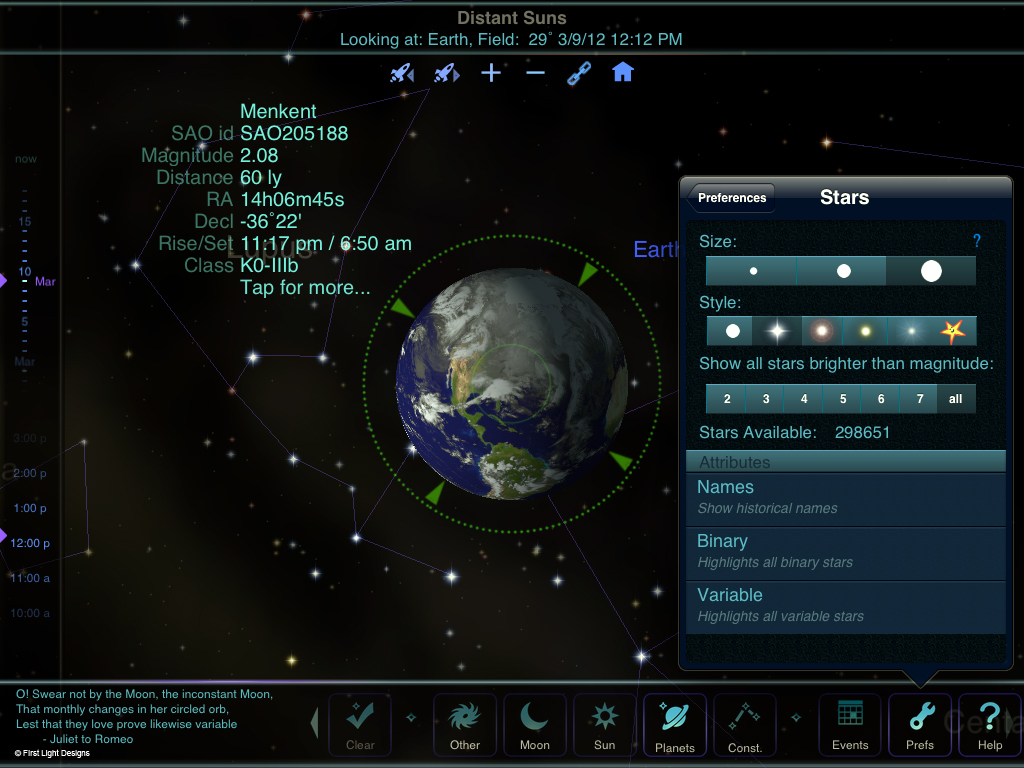
Task: Open the star size help question mark
Action: click(977, 241)
